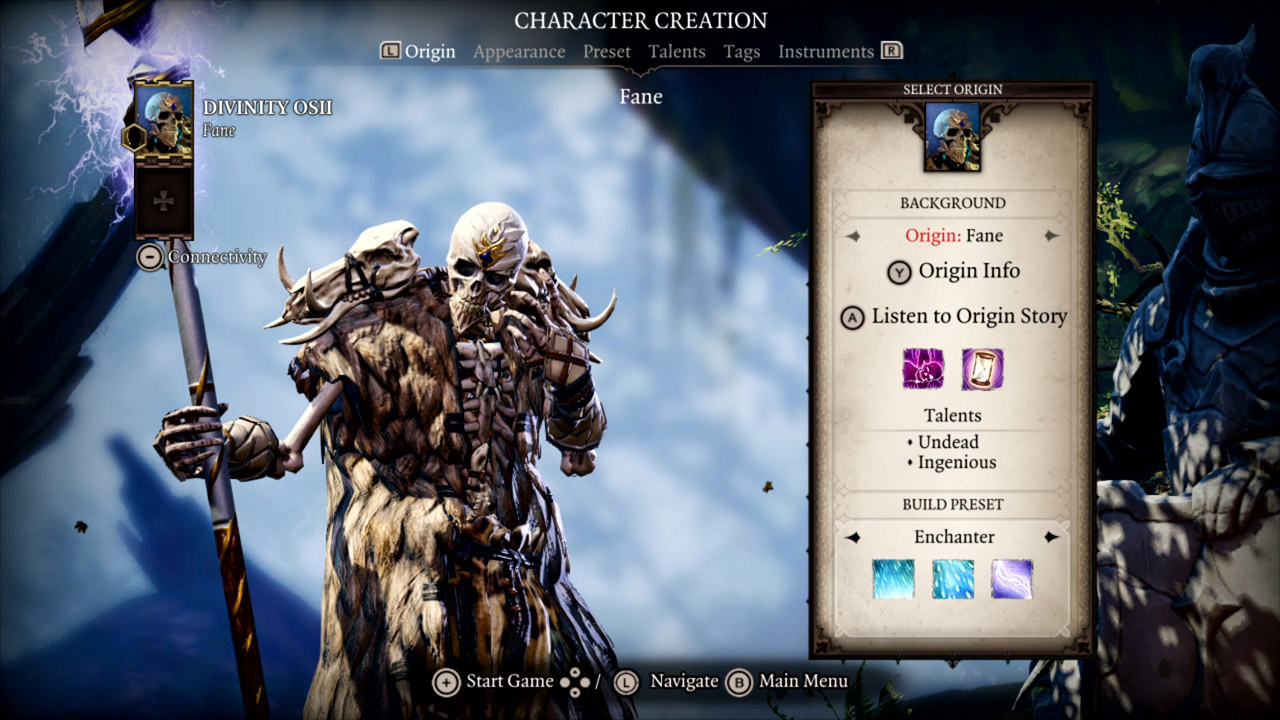Switch to the Appearance tab

(519, 52)
